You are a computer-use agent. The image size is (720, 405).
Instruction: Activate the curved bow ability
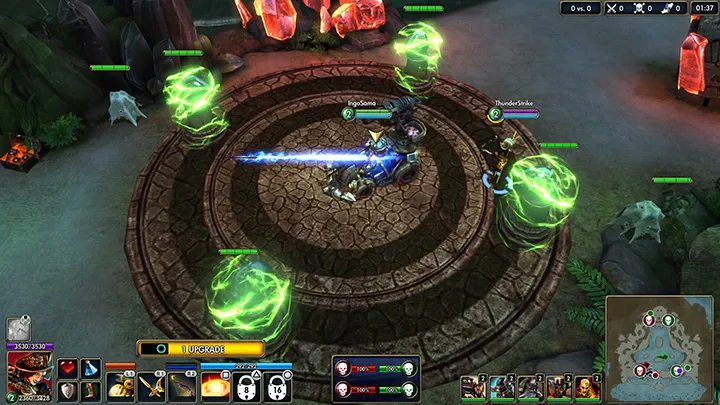click(x=183, y=386)
